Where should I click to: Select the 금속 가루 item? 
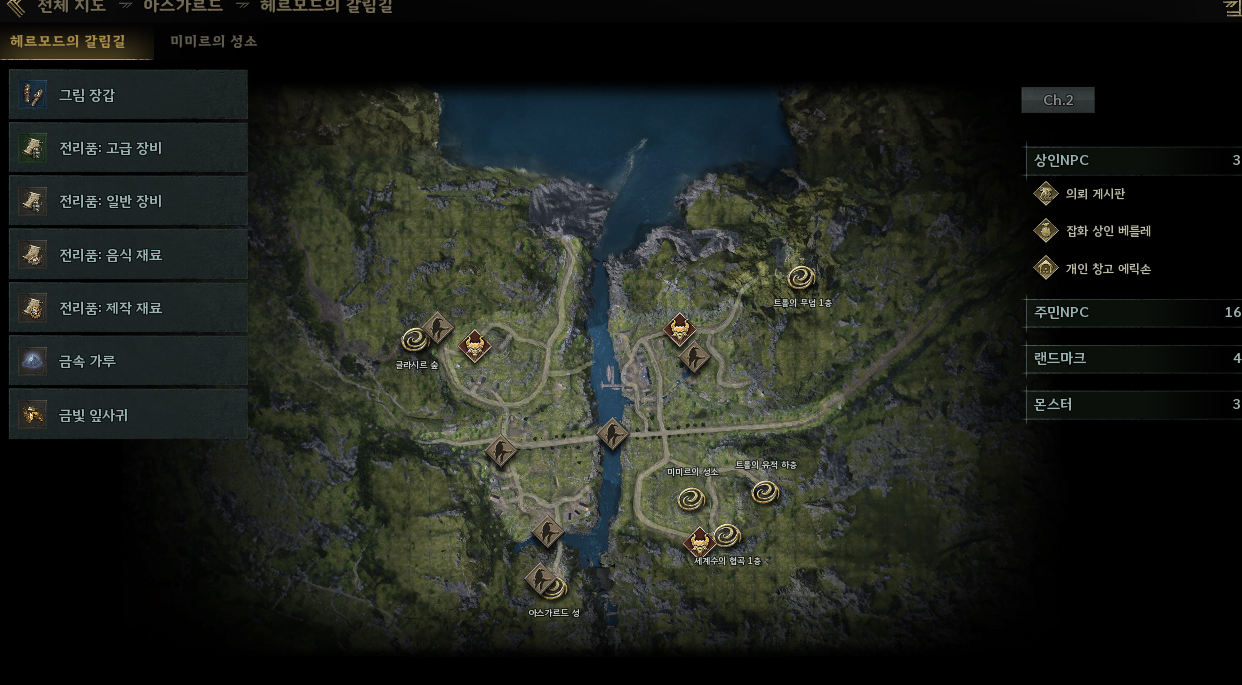coord(128,361)
